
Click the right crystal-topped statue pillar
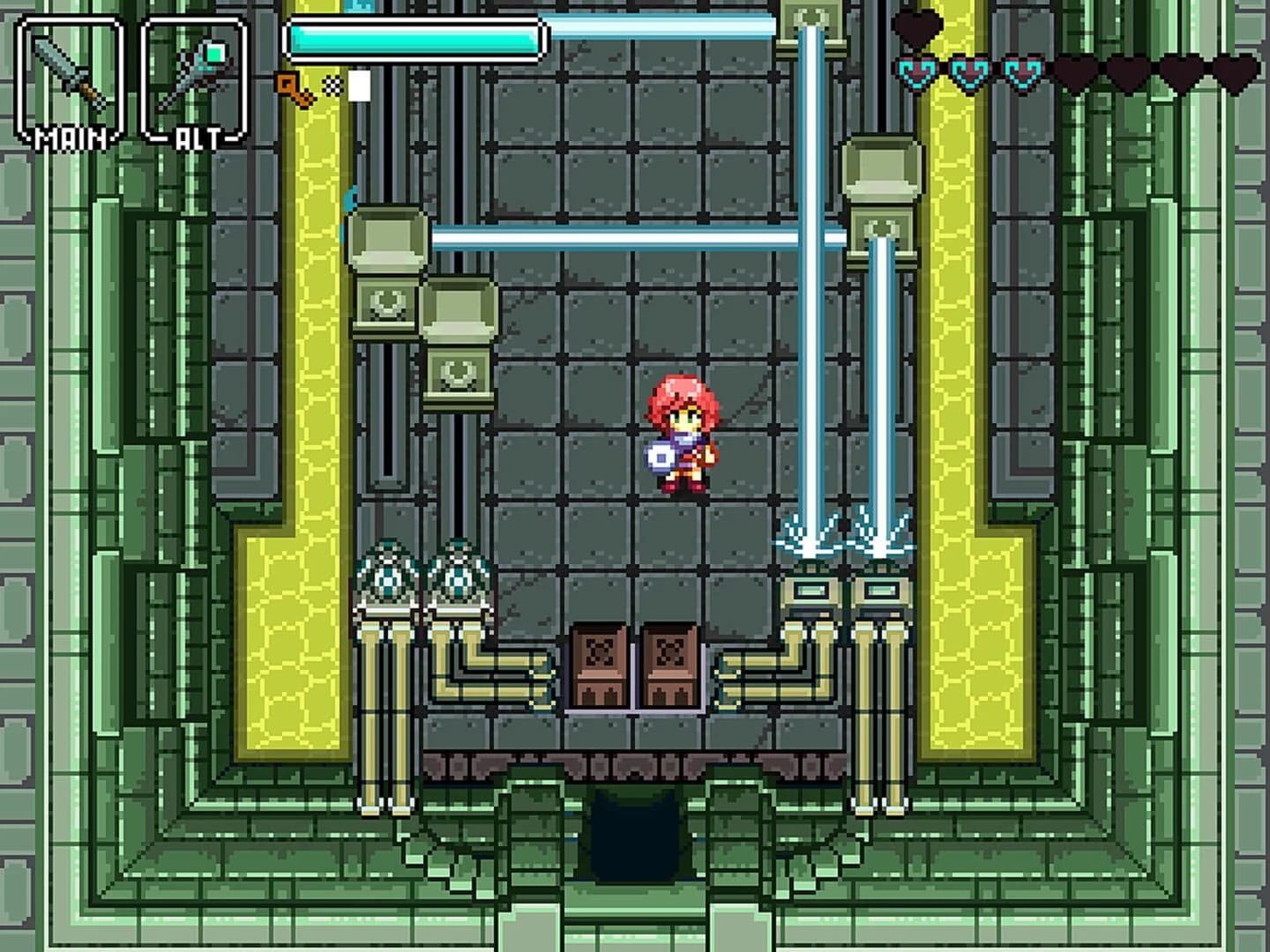(x=456, y=573)
